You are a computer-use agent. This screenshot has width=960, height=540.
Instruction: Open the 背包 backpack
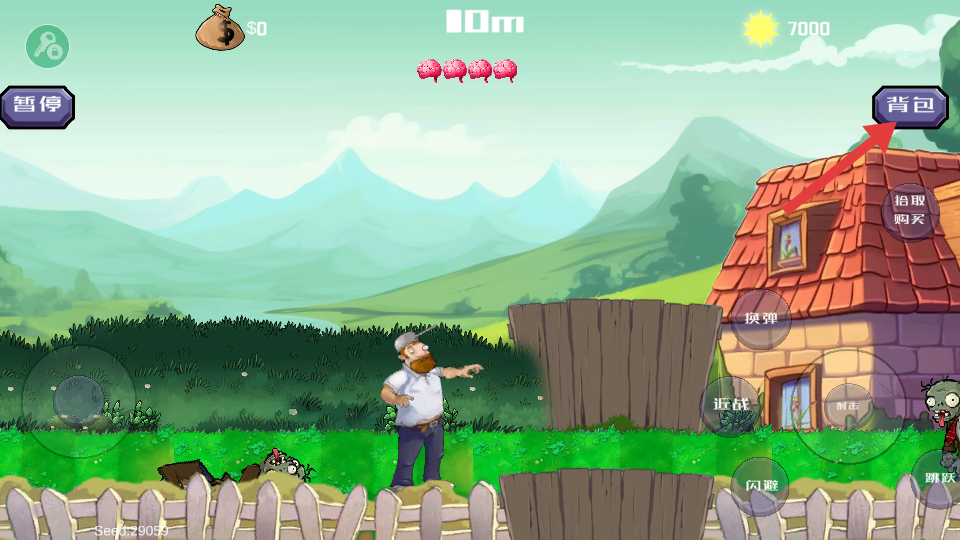(x=910, y=106)
